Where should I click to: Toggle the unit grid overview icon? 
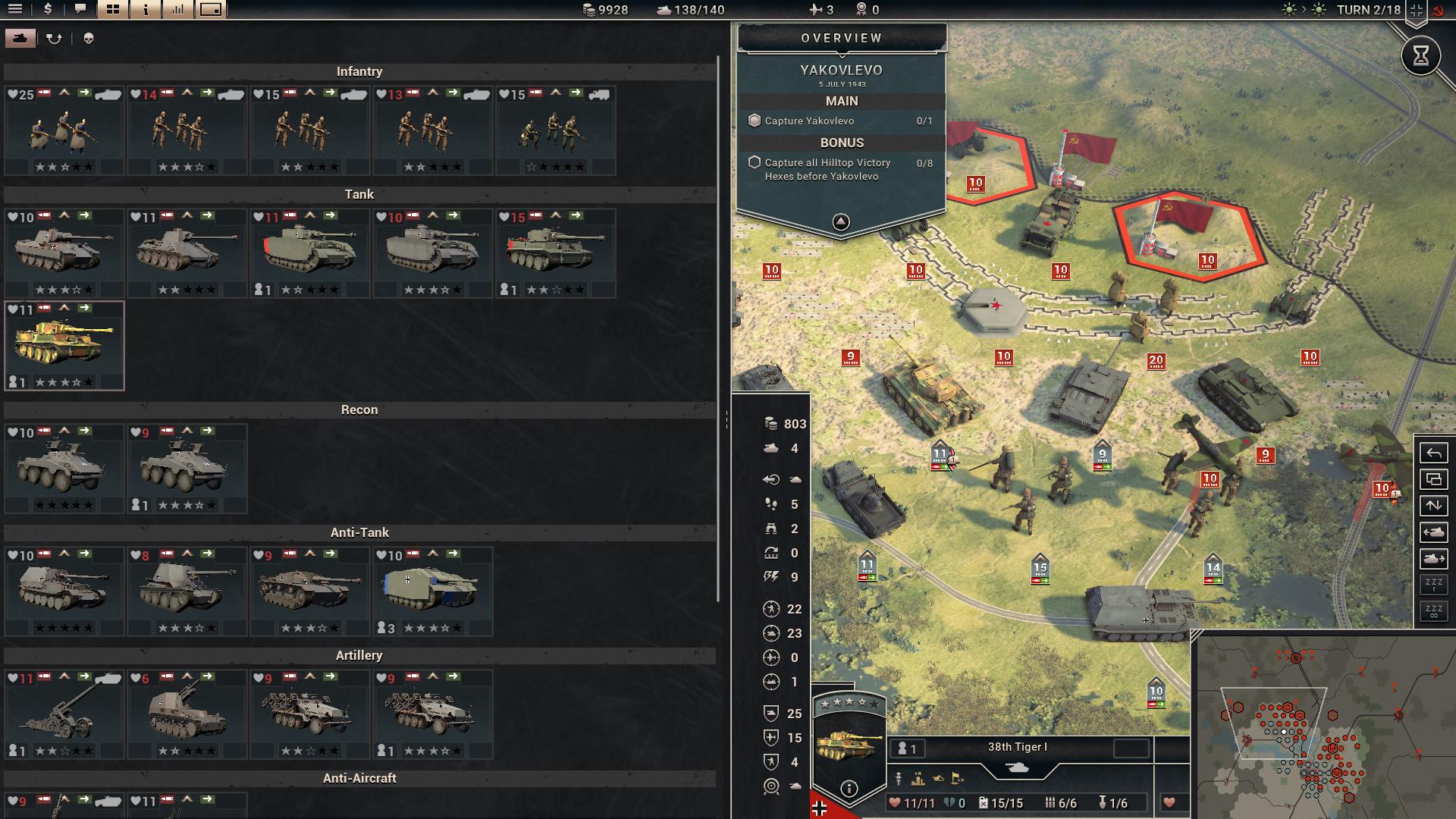[112, 11]
